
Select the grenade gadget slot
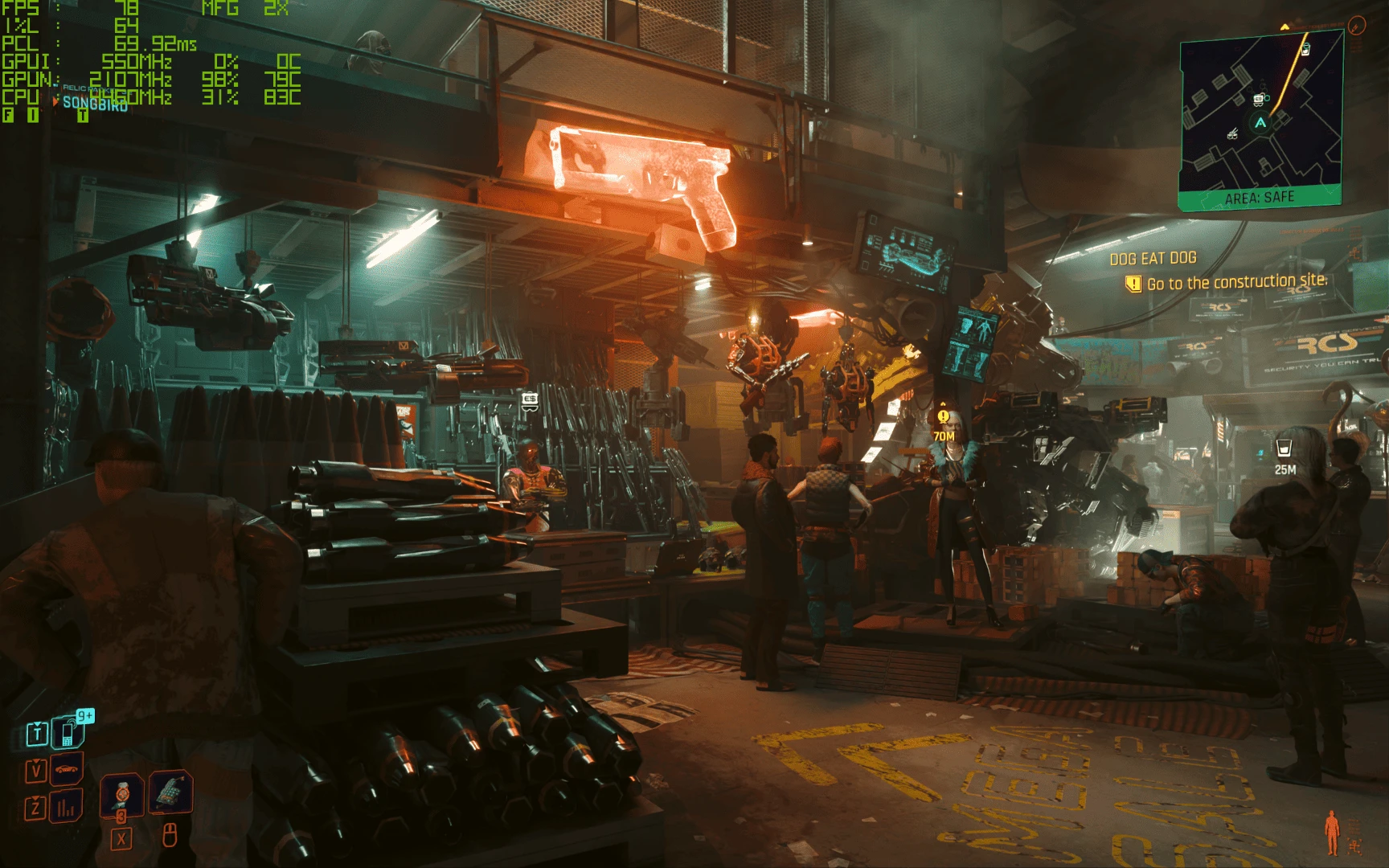pos(170,792)
